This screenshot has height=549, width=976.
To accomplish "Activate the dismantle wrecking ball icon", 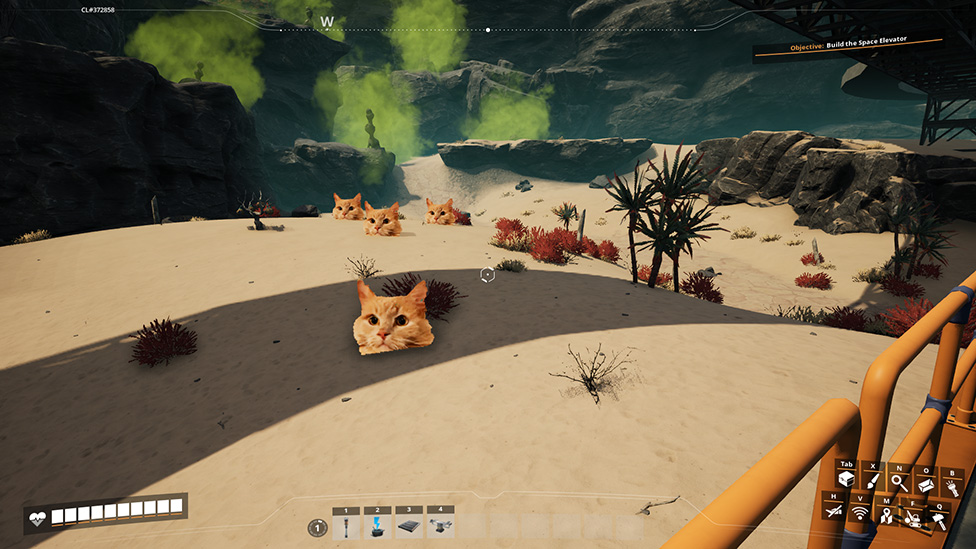I will pyautogui.click(x=913, y=518).
